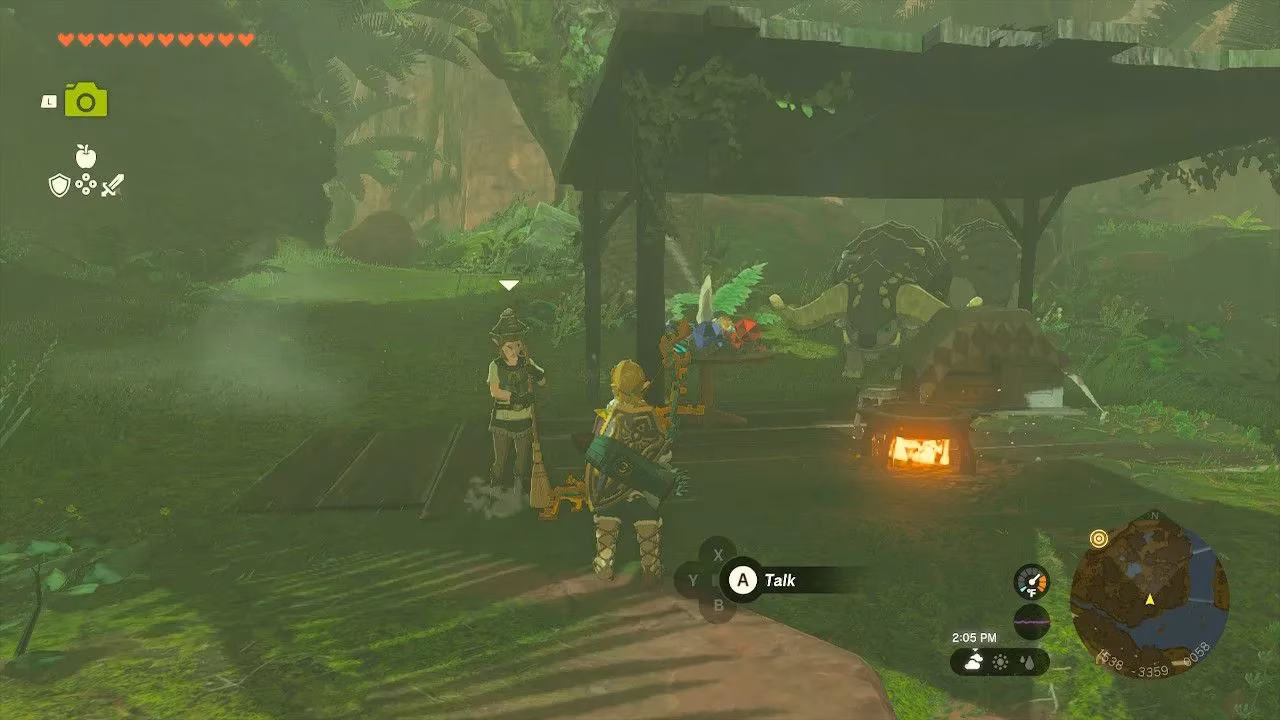Viewport: 1280px width, 720px height.
Task: Click the sword attack icon
Action: point(110,184)
